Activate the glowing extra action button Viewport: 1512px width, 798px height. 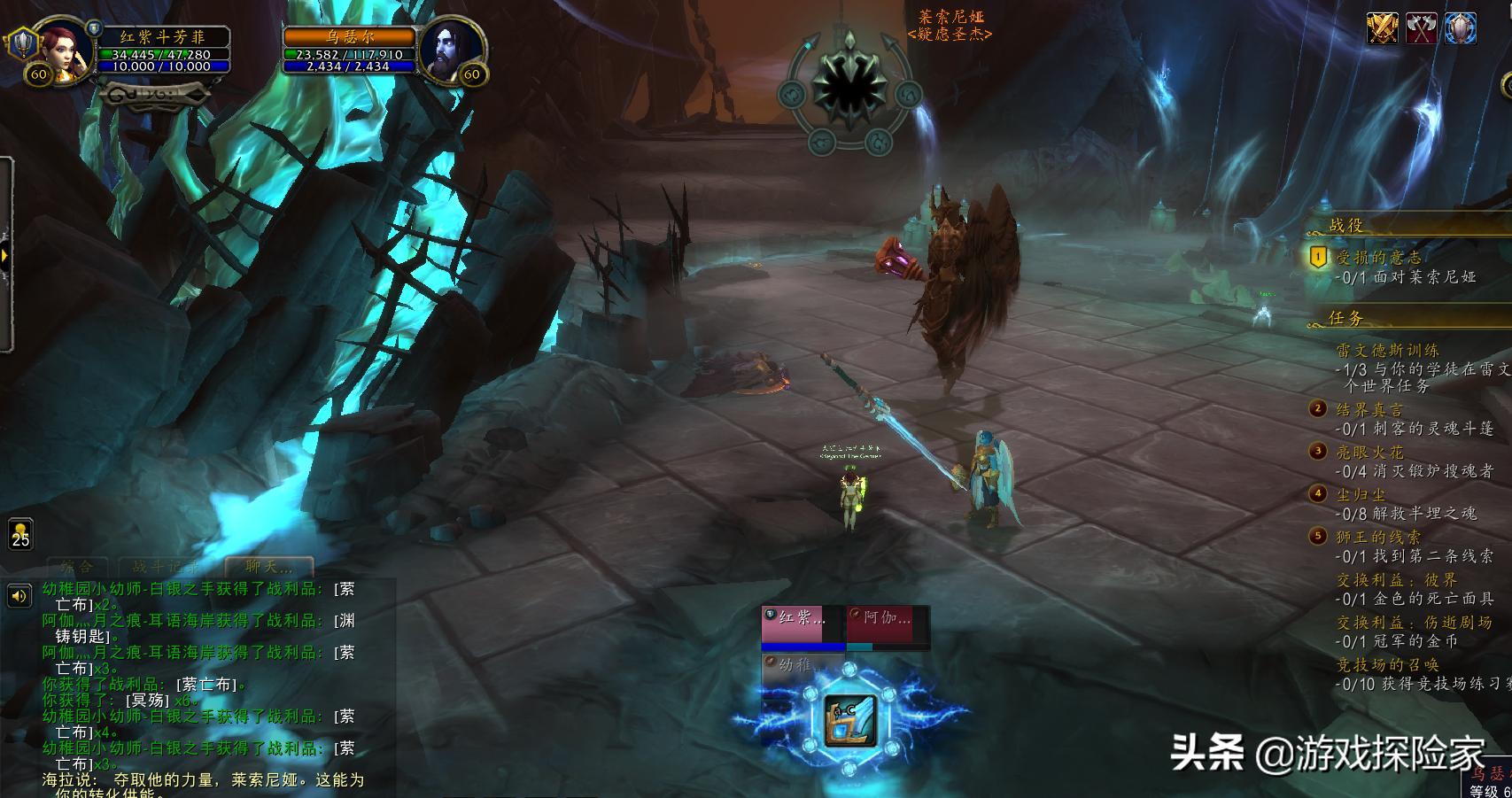(x=849, y=720)
